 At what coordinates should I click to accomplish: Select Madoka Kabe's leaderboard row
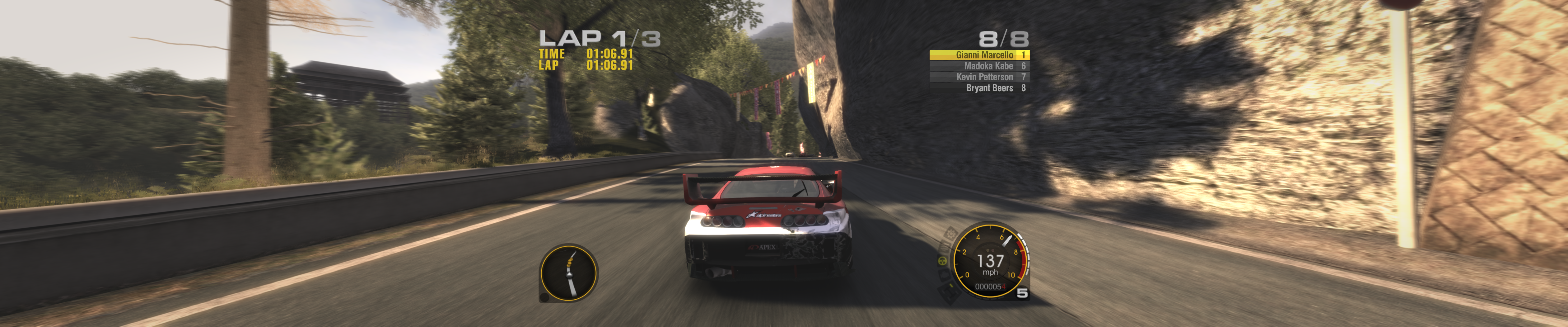tap(979, 66)
